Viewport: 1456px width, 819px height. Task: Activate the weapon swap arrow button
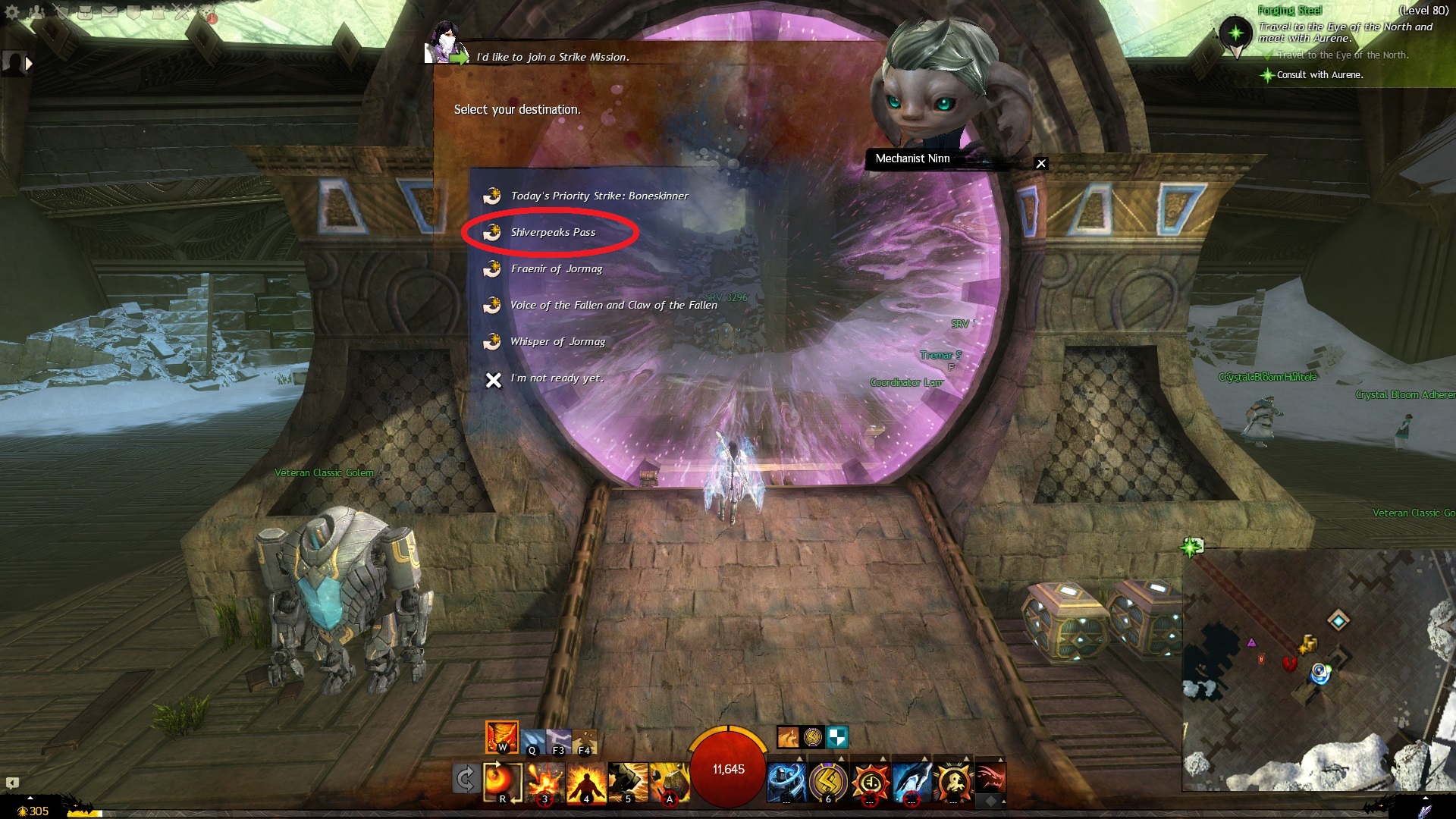click(x=465, y=779)
